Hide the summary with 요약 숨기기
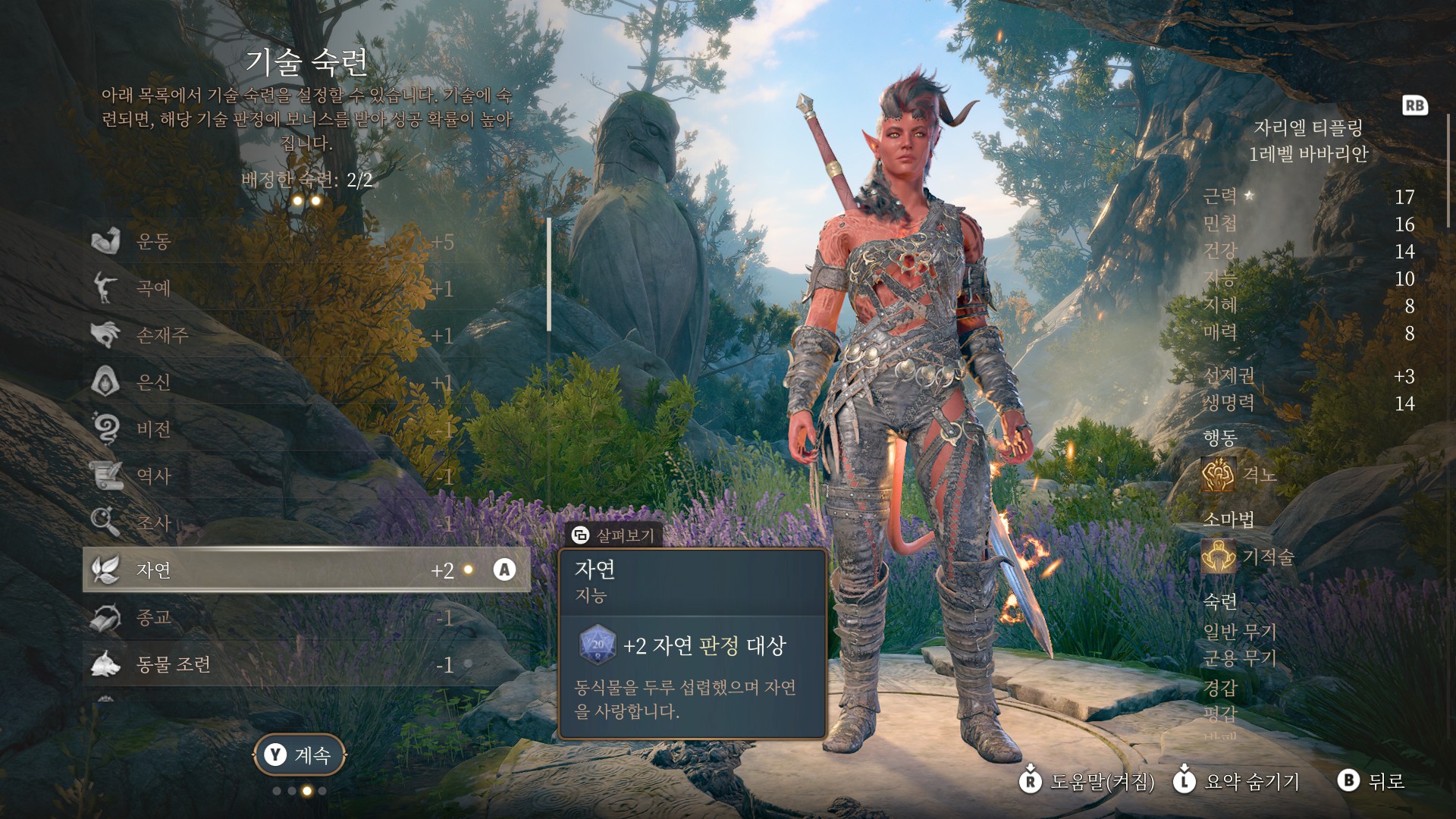This screenshot has width=1456, height=819. [1238, 781]
